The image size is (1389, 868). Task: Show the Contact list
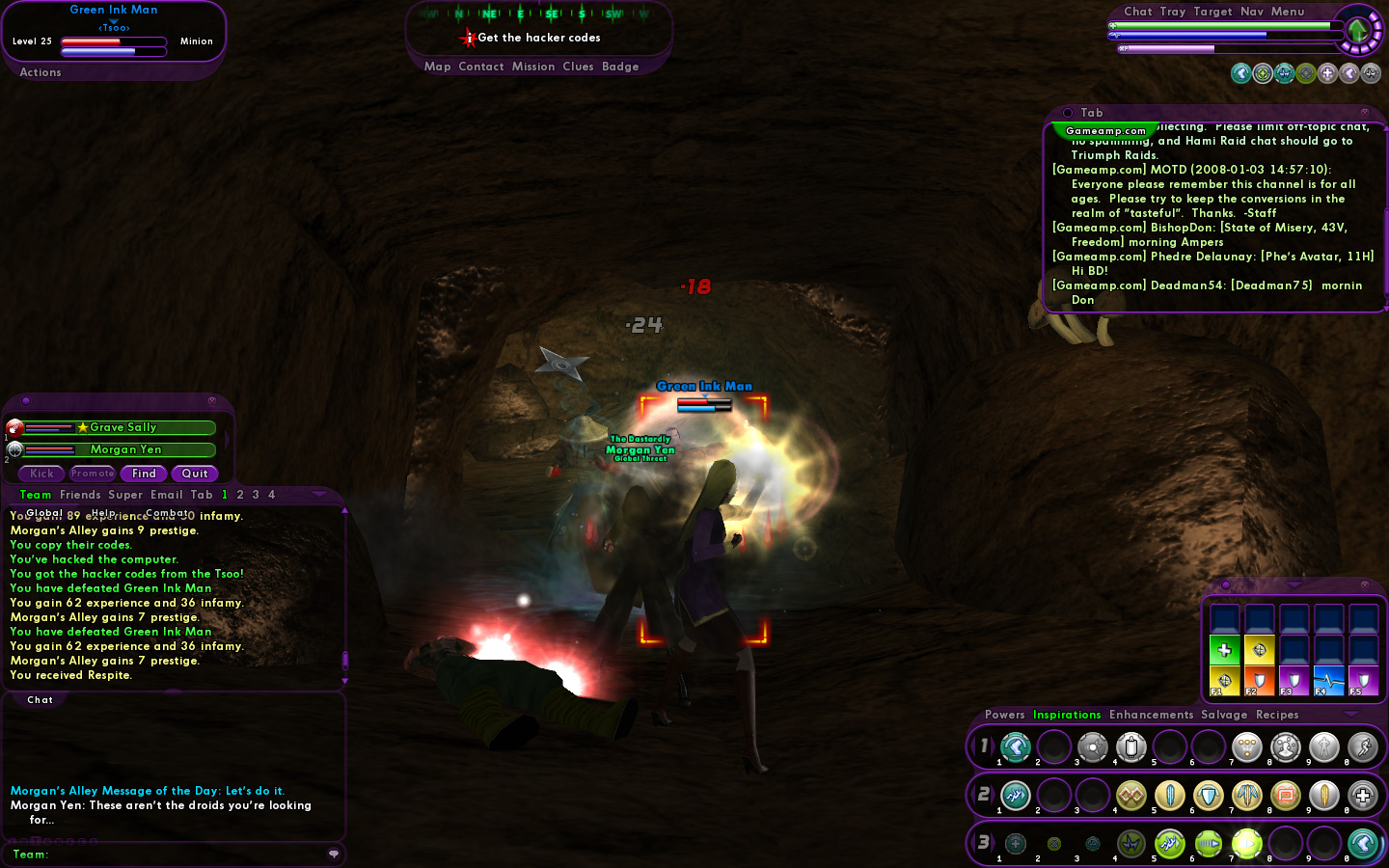pyautogui.click(x=481, y=67)
